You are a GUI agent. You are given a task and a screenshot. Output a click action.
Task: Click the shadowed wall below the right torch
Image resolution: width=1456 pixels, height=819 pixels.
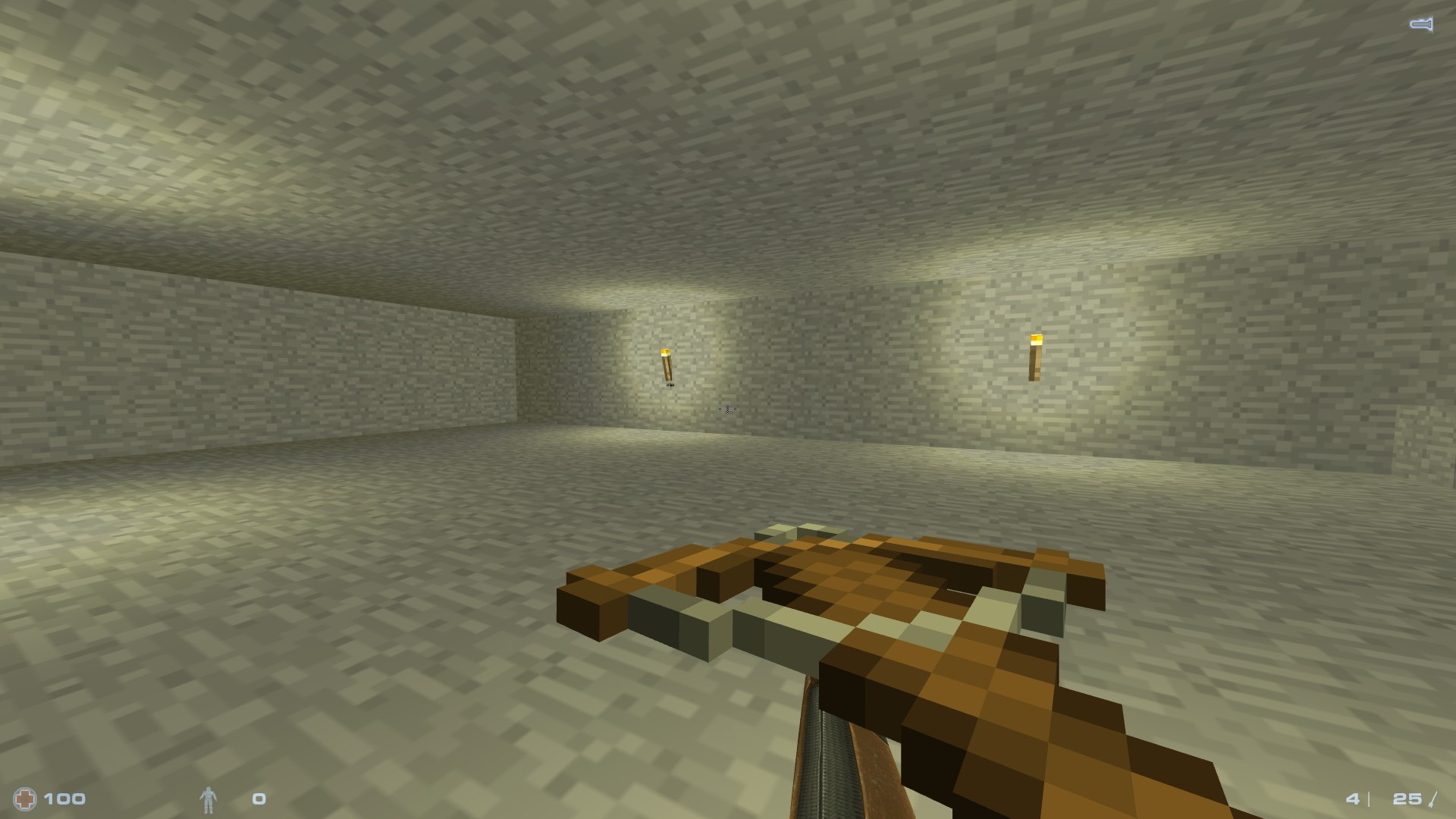click(1035, 425)
